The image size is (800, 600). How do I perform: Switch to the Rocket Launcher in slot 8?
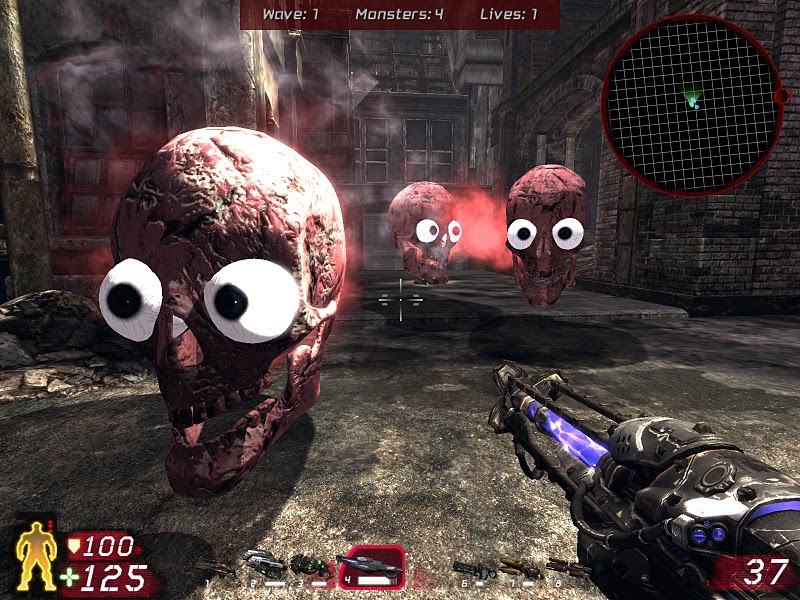coord(566,568)
